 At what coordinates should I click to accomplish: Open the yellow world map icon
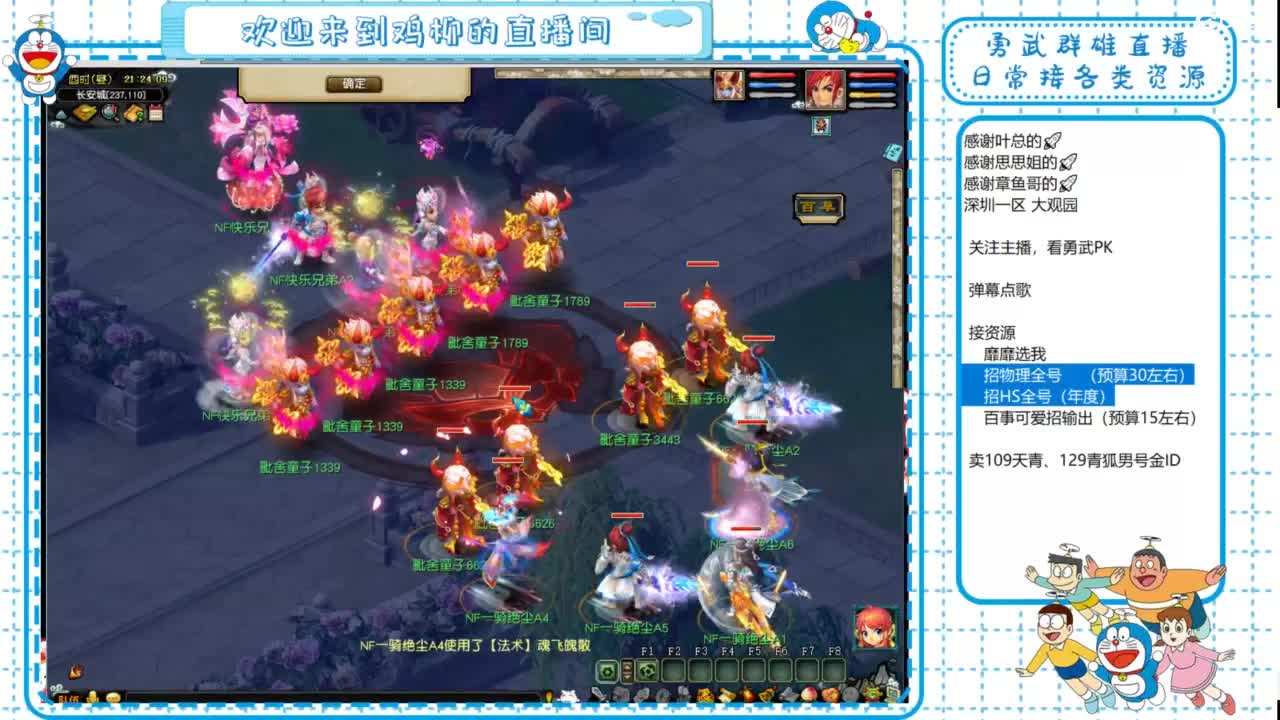[x=82, y=112]
